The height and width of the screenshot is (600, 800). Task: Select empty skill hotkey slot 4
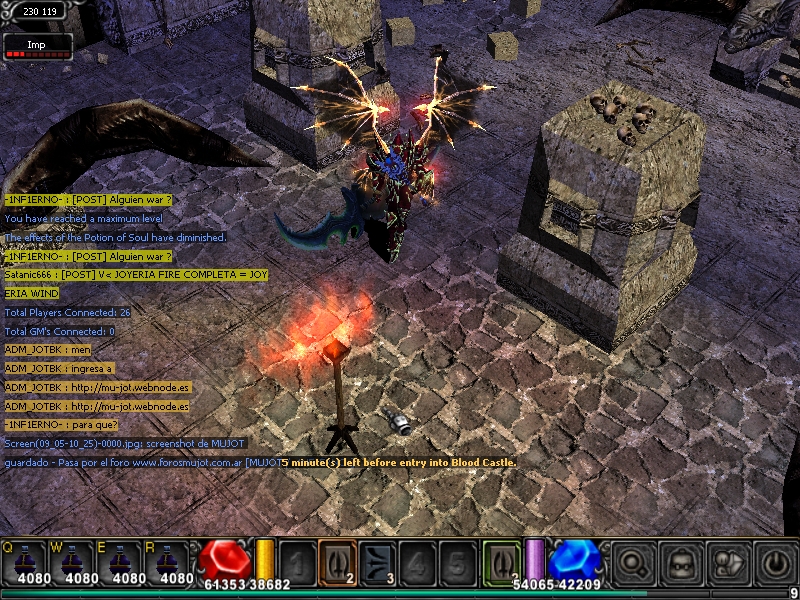(x=416, y=562)
